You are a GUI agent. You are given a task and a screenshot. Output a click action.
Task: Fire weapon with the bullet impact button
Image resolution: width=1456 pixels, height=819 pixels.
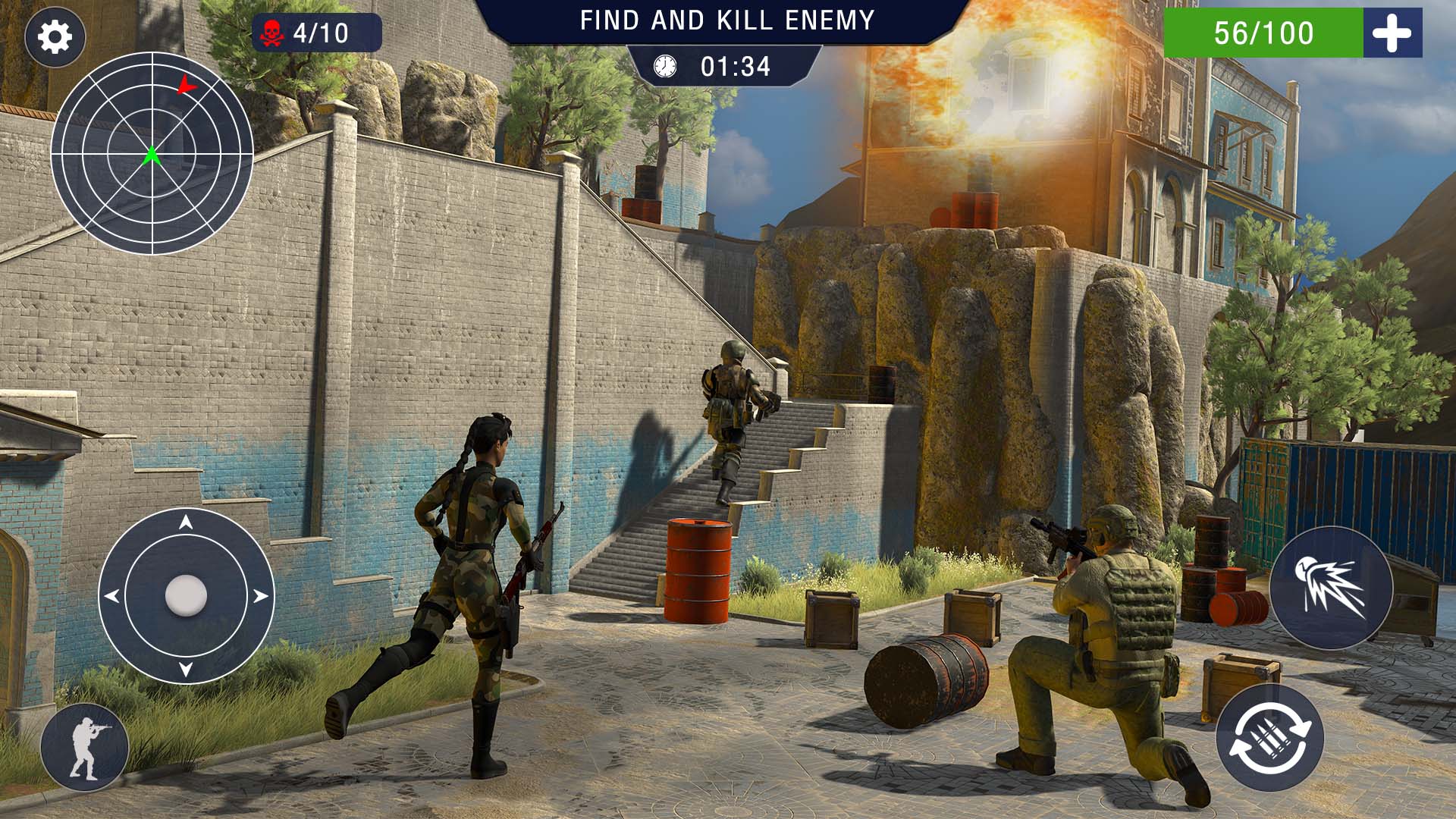(1331, 586)
